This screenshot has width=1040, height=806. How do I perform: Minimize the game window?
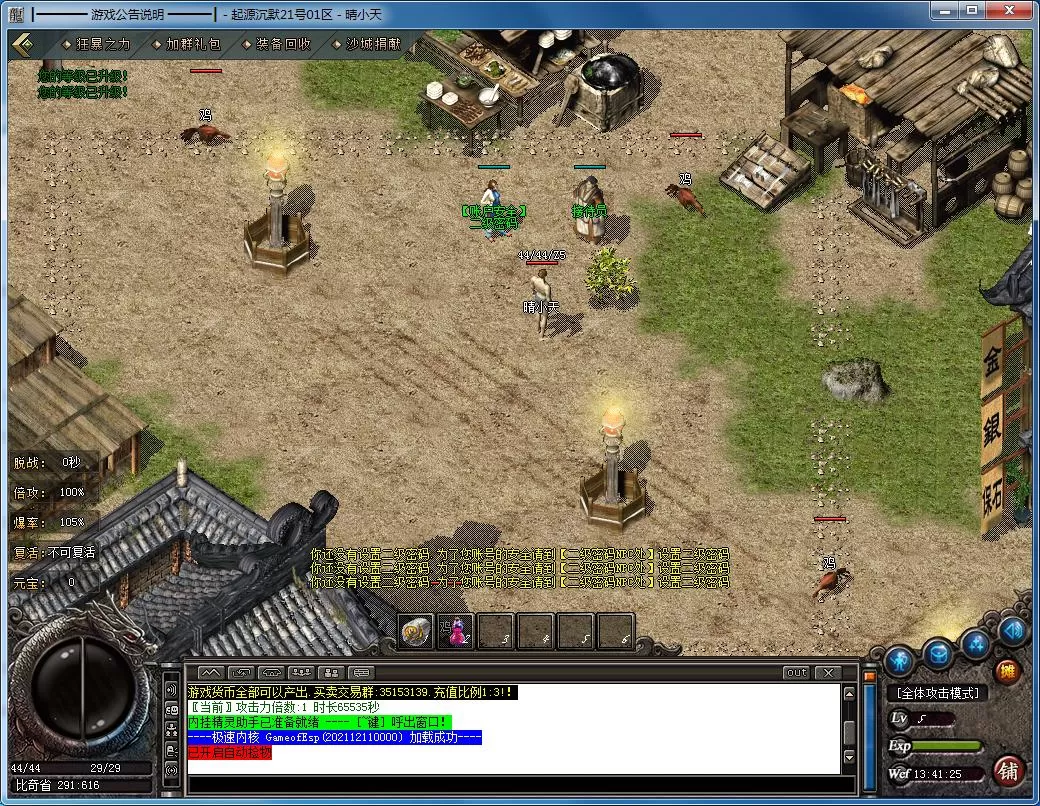click(x=942, y=10)
